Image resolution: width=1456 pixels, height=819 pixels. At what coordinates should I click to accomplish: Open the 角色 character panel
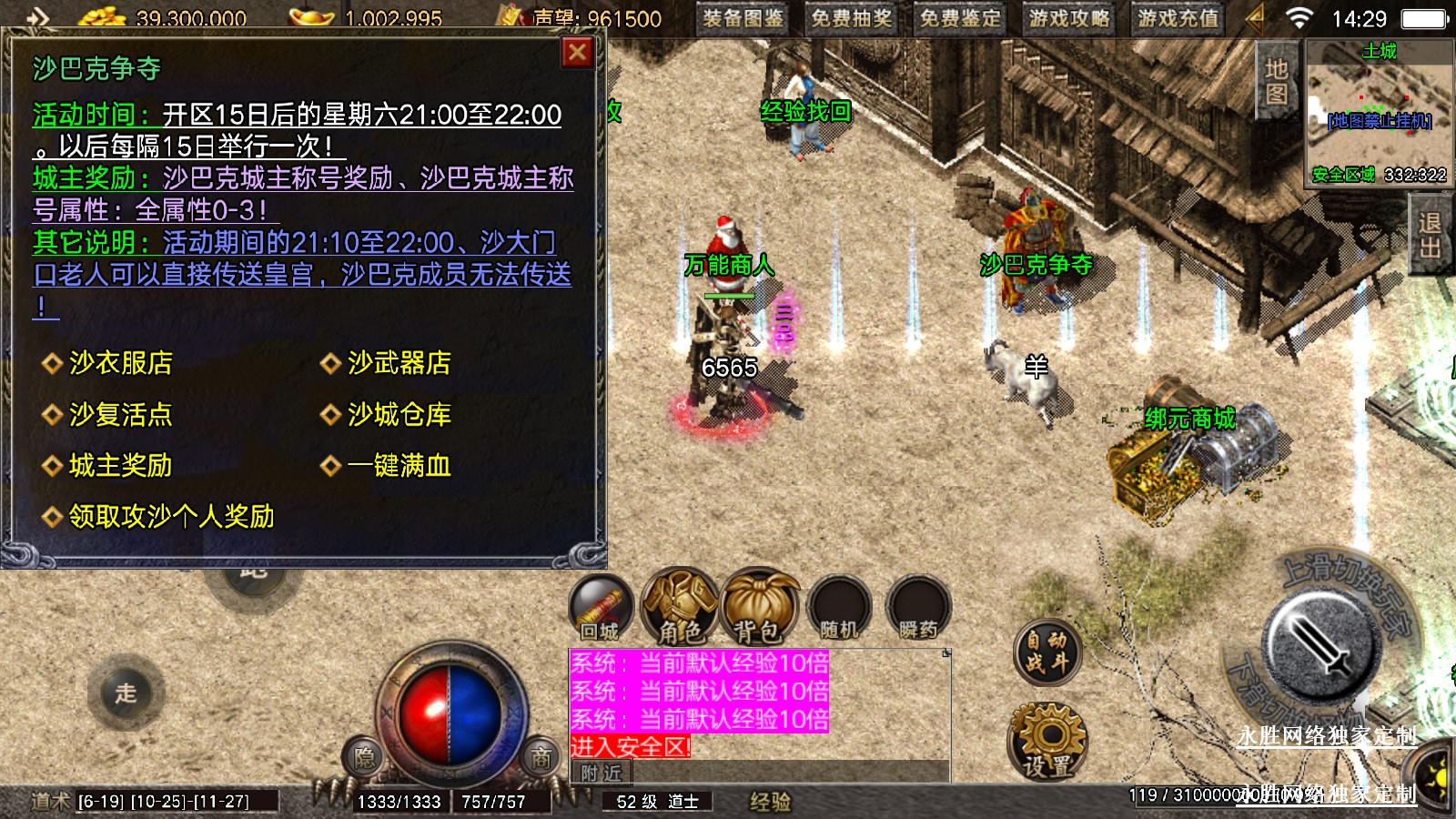point(680,606)
